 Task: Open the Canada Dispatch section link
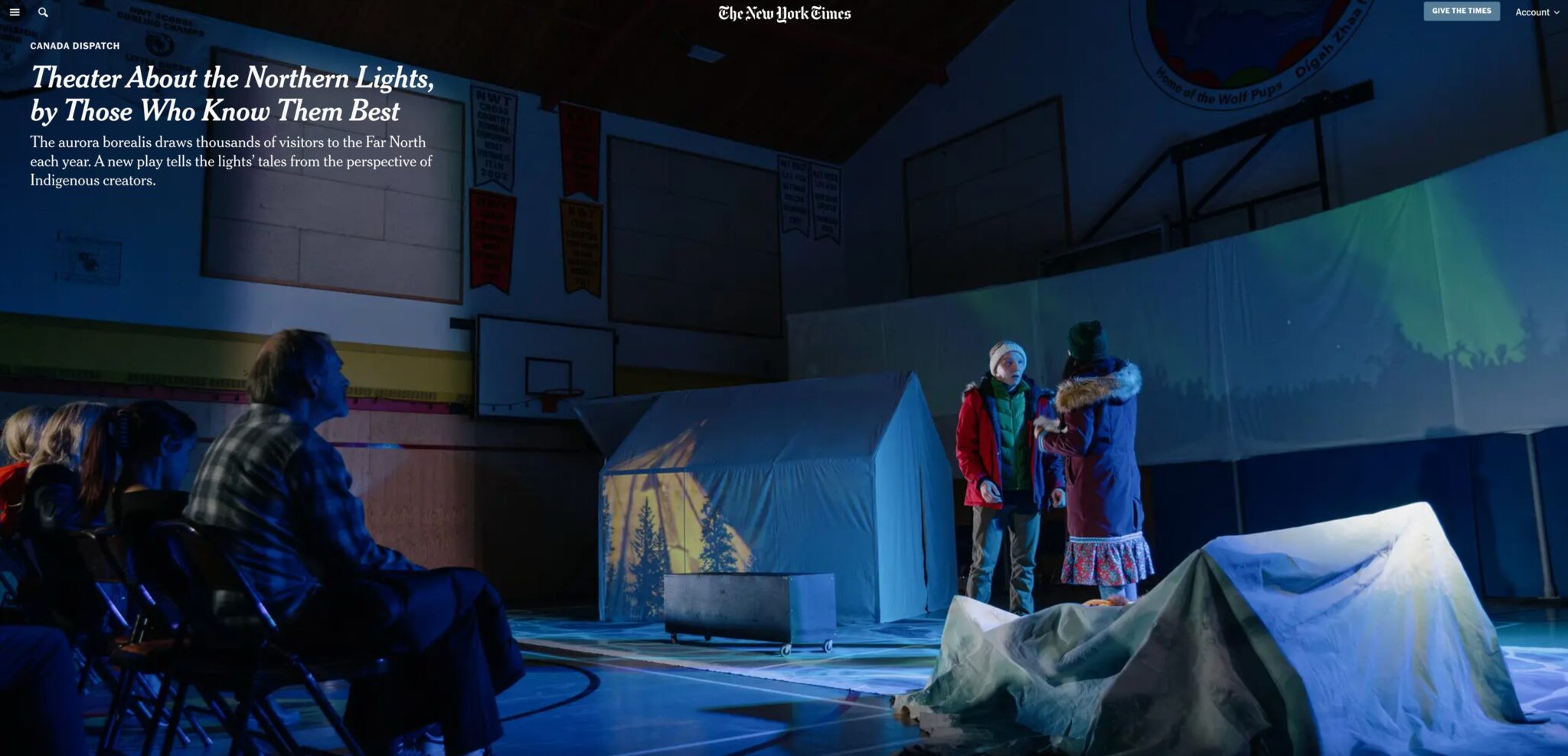(75, 46)
